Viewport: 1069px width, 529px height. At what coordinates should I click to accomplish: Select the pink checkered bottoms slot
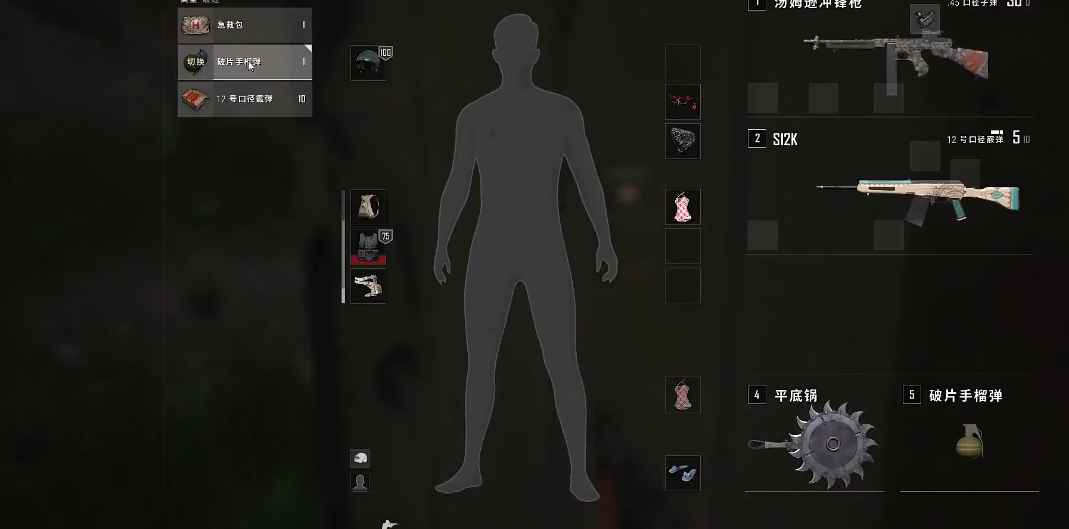pos(683,394)
